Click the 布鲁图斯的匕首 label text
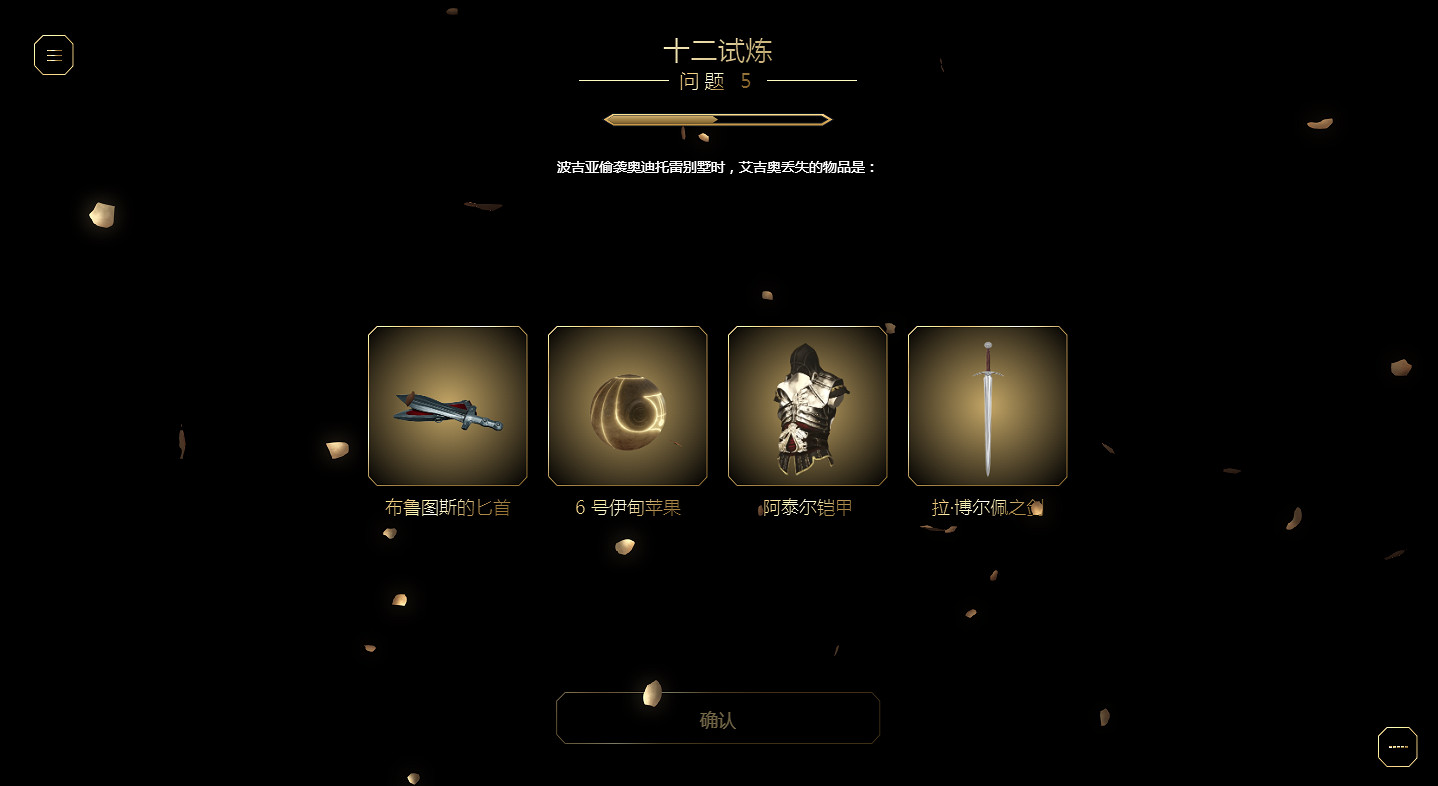 (447, 507)
